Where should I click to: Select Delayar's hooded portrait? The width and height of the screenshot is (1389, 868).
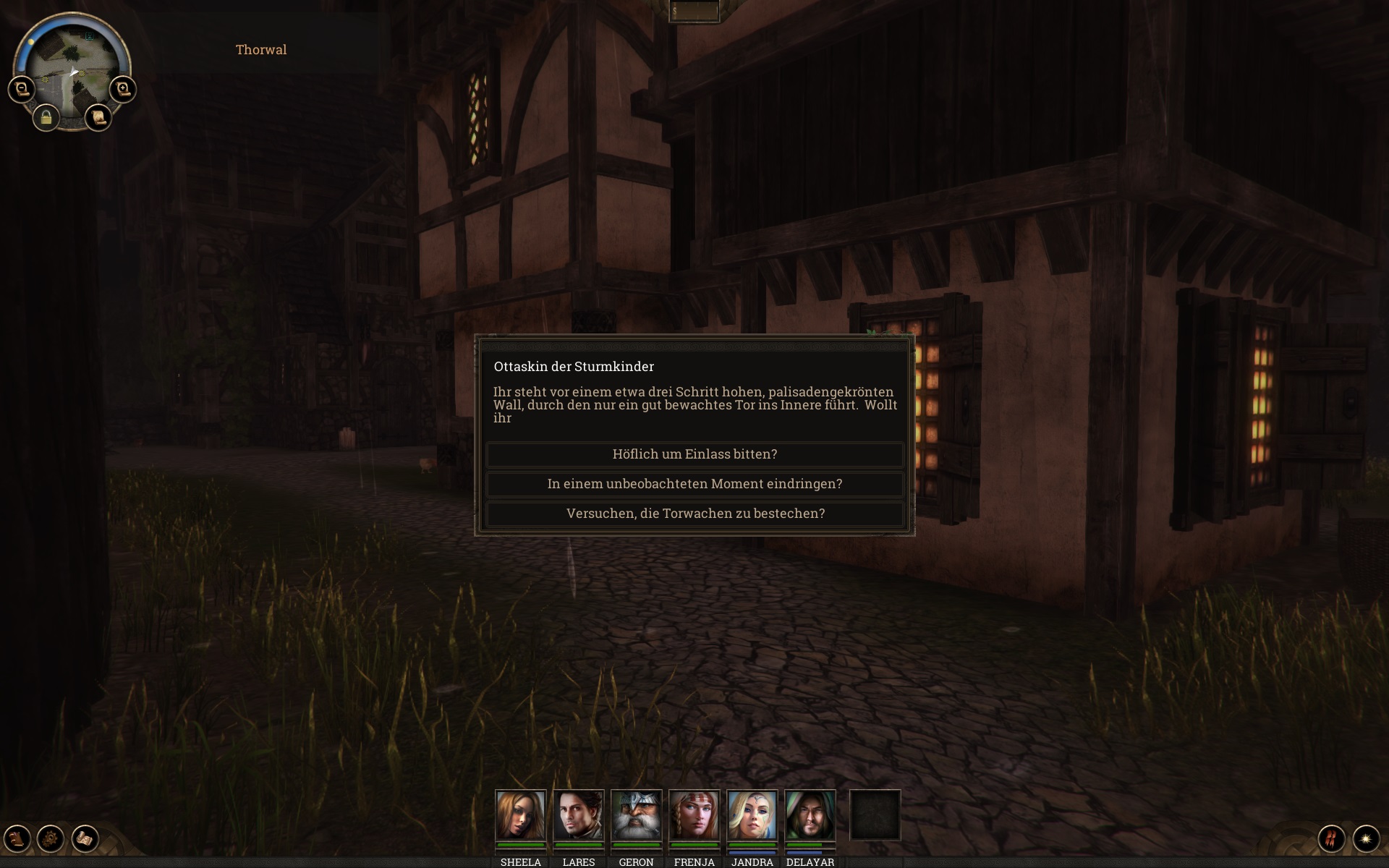(x=810, y=815)
